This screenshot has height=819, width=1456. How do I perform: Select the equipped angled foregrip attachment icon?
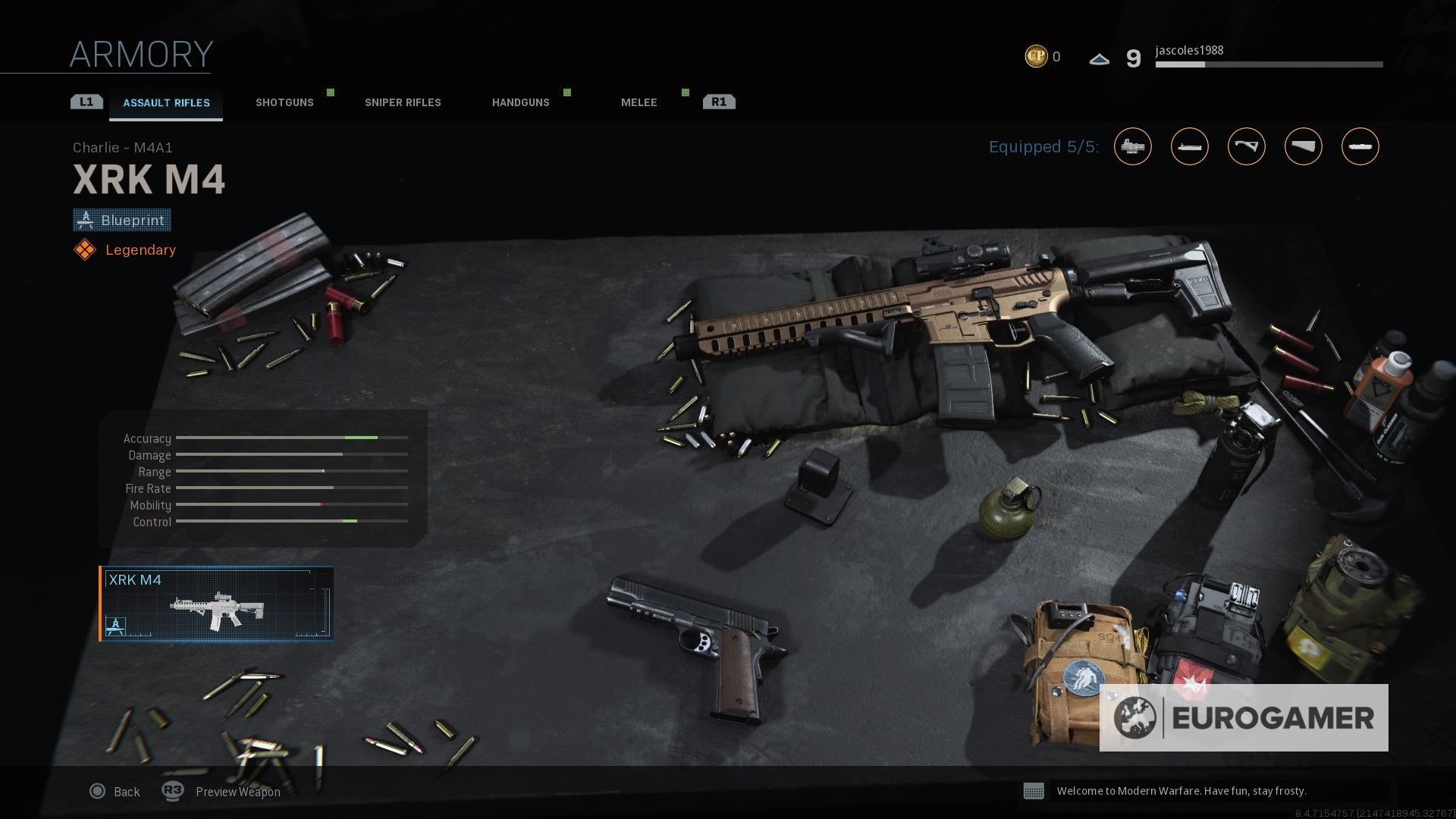[1246, 146]
